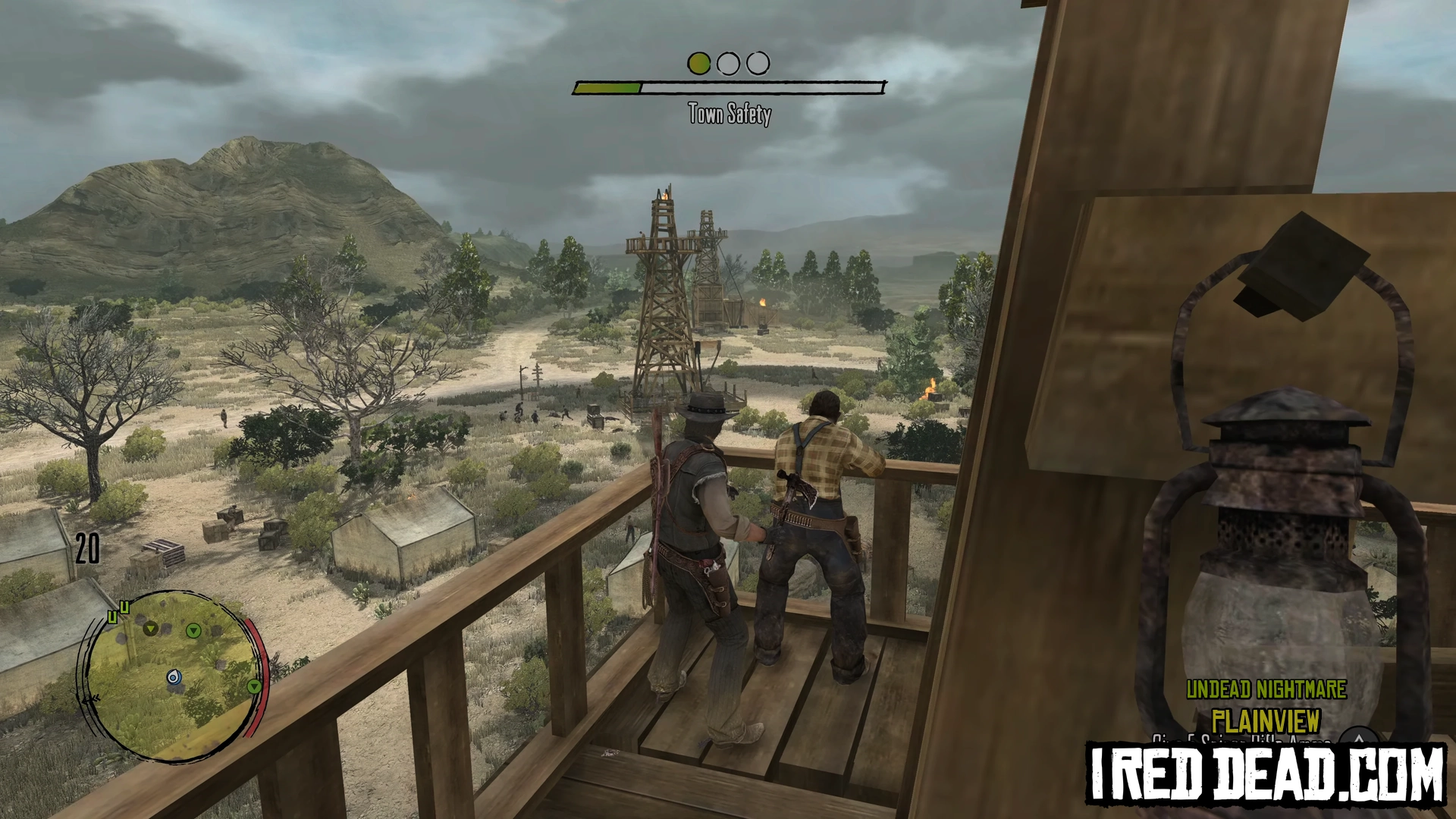Click the blue player marker on the minimap
The width and height of the screenshot is (1456, 819).
coord(174,676)
